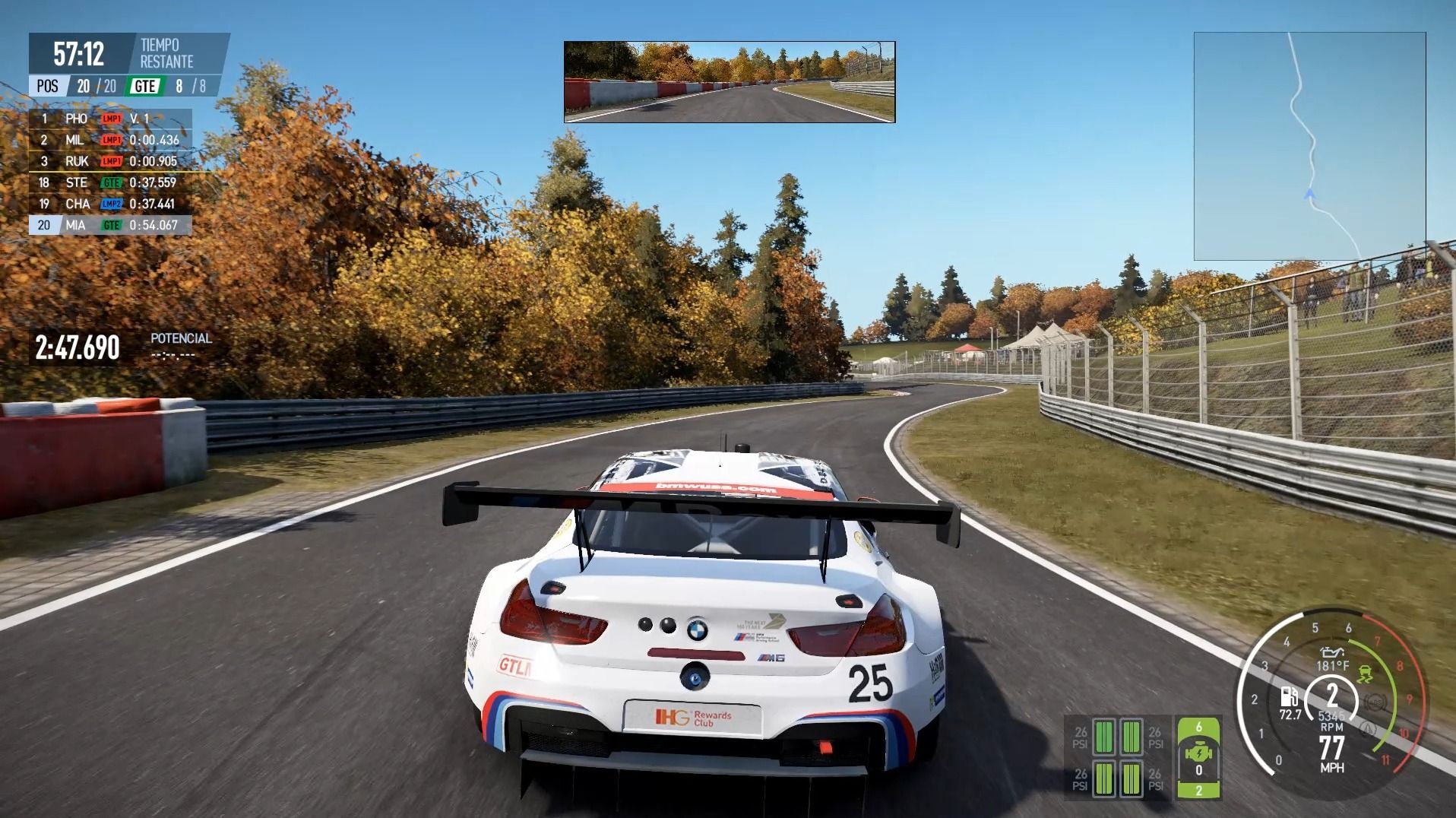This screenshot has height=818, width=1456.
Task: Select the rear-view mirror display
Action: (730, 82)
